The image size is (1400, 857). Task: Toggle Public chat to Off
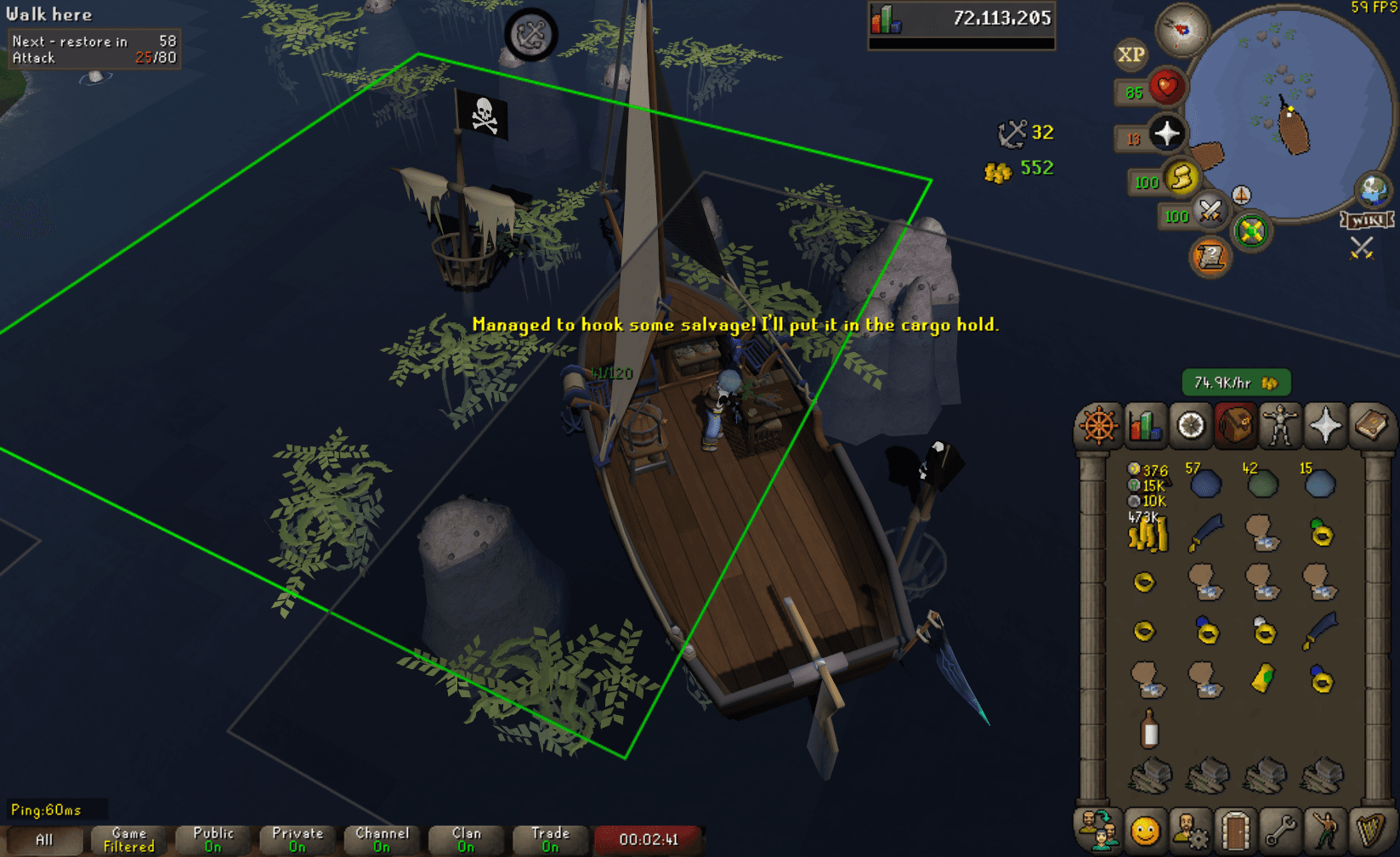click(x=212, y=837)
